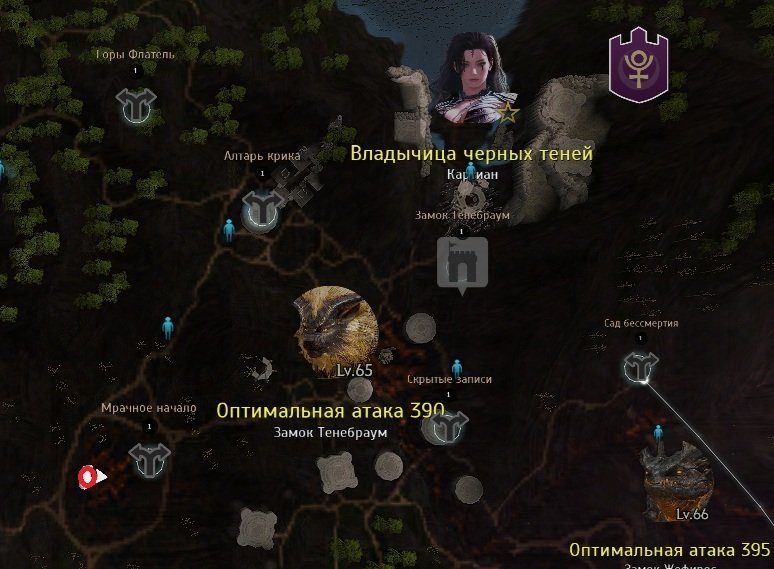The image size is (774, 569).
Task: Choose the Lv.65 furry monster zone portrait
Action: pyautogui.click(x=336, y=331)
